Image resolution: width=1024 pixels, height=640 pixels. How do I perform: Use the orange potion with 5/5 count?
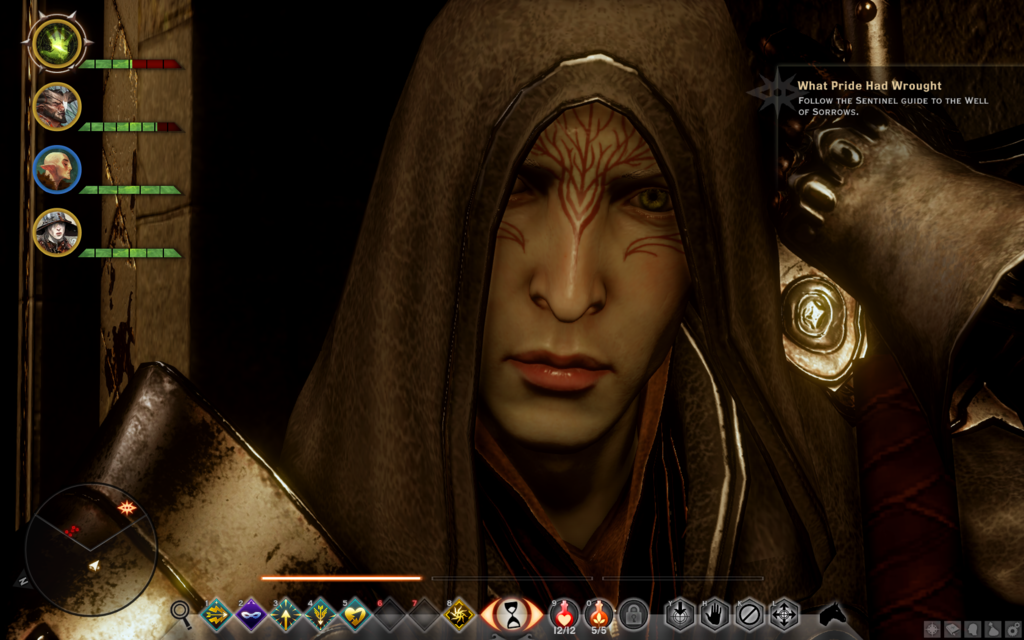(x=598, y=612)
